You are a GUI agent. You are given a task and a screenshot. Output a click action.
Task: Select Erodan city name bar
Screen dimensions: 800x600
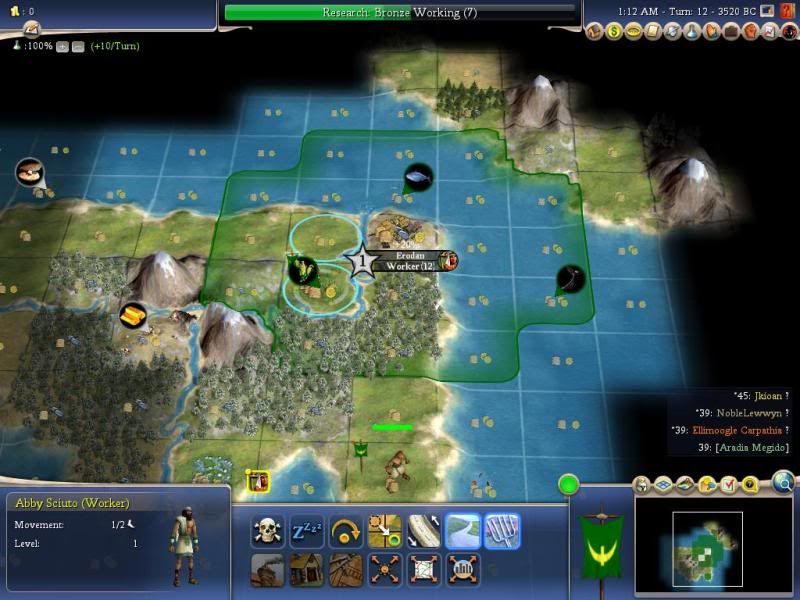(412, 256)
